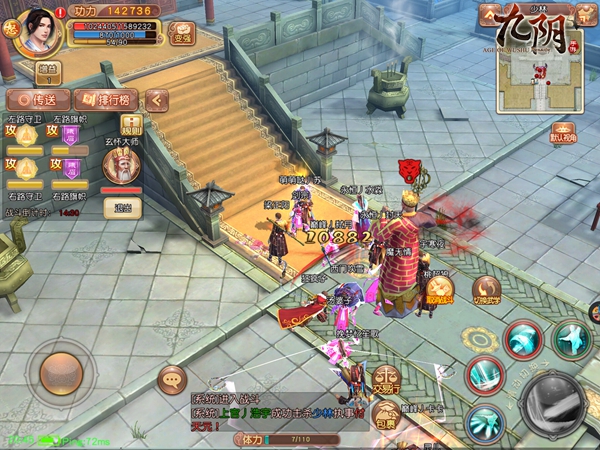Tap the 变强 power-up button
Screen dimensions: 600x450
coord(181,32)
